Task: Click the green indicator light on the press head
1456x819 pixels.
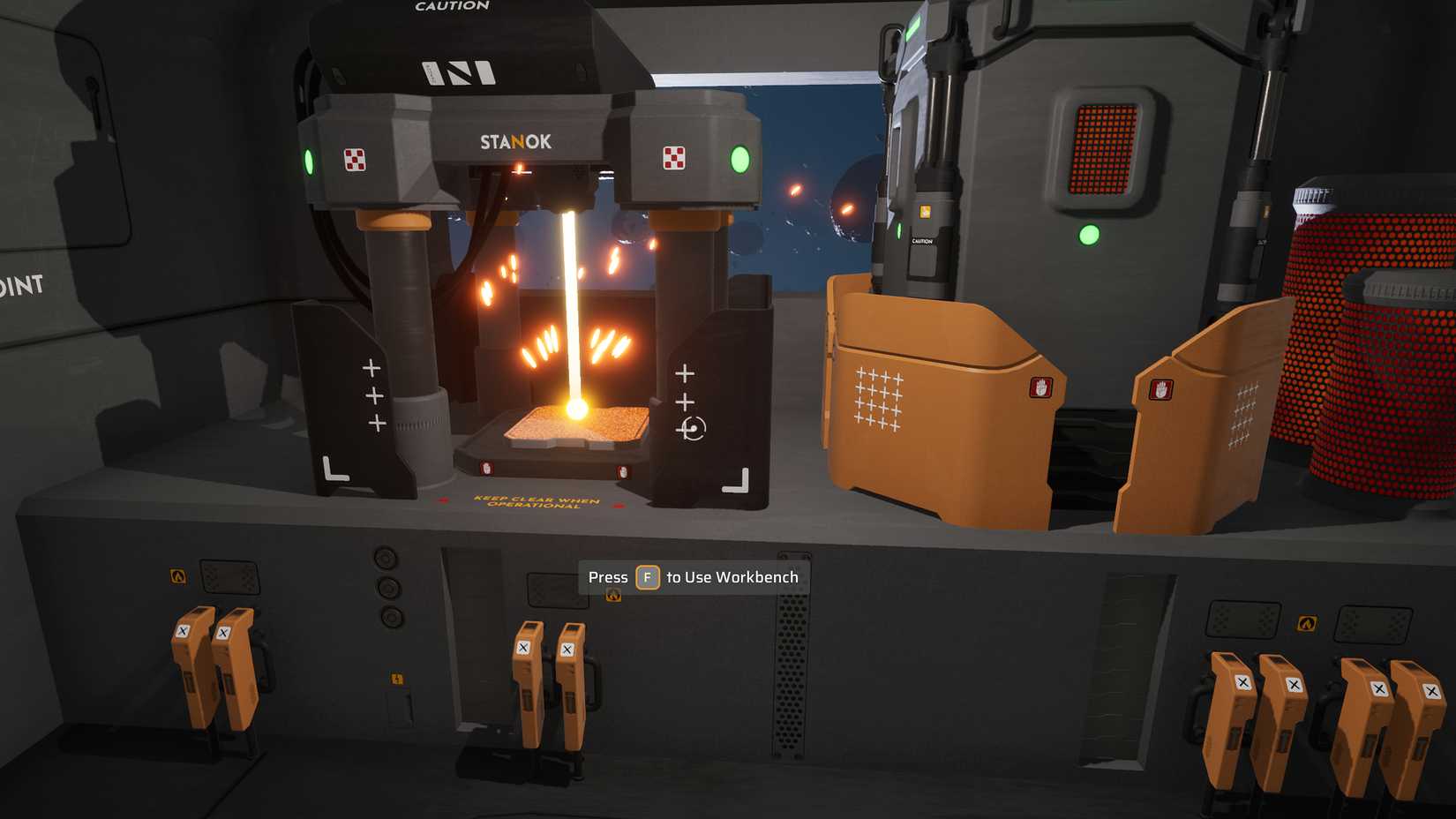Action: point(738,161)
